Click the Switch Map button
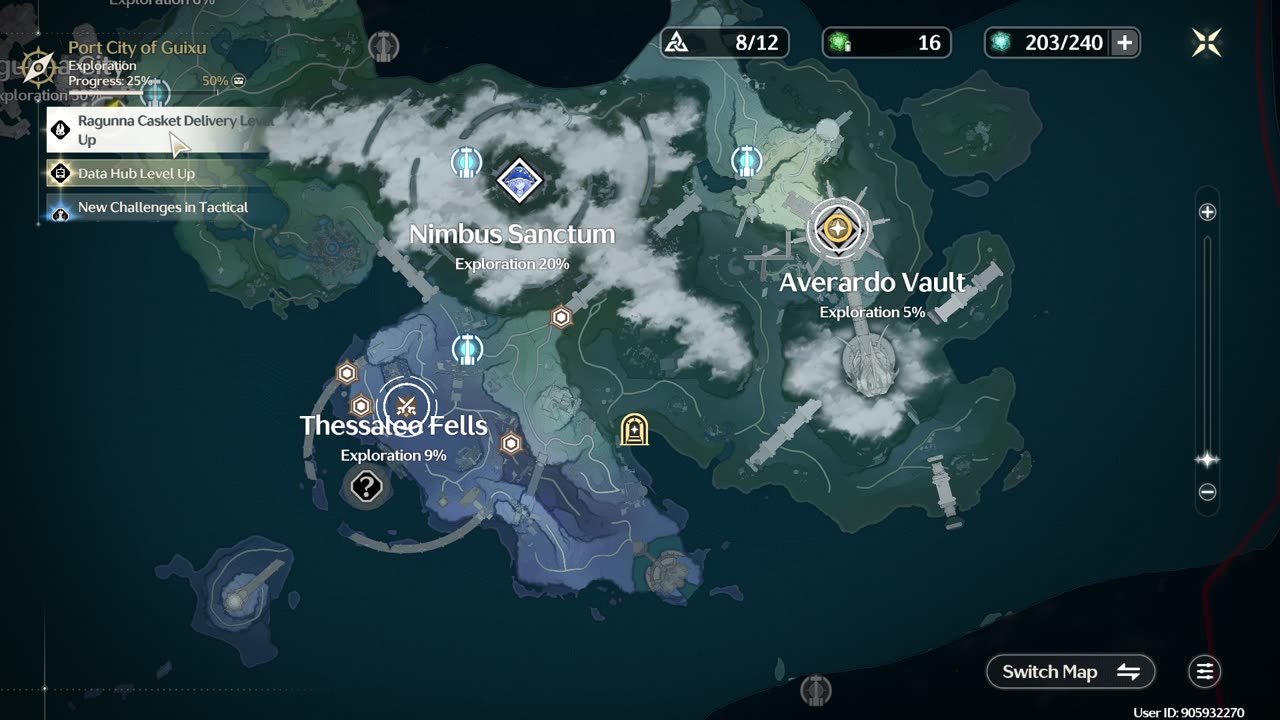This screenshot has height=720, width=1280. [1070, 672]
